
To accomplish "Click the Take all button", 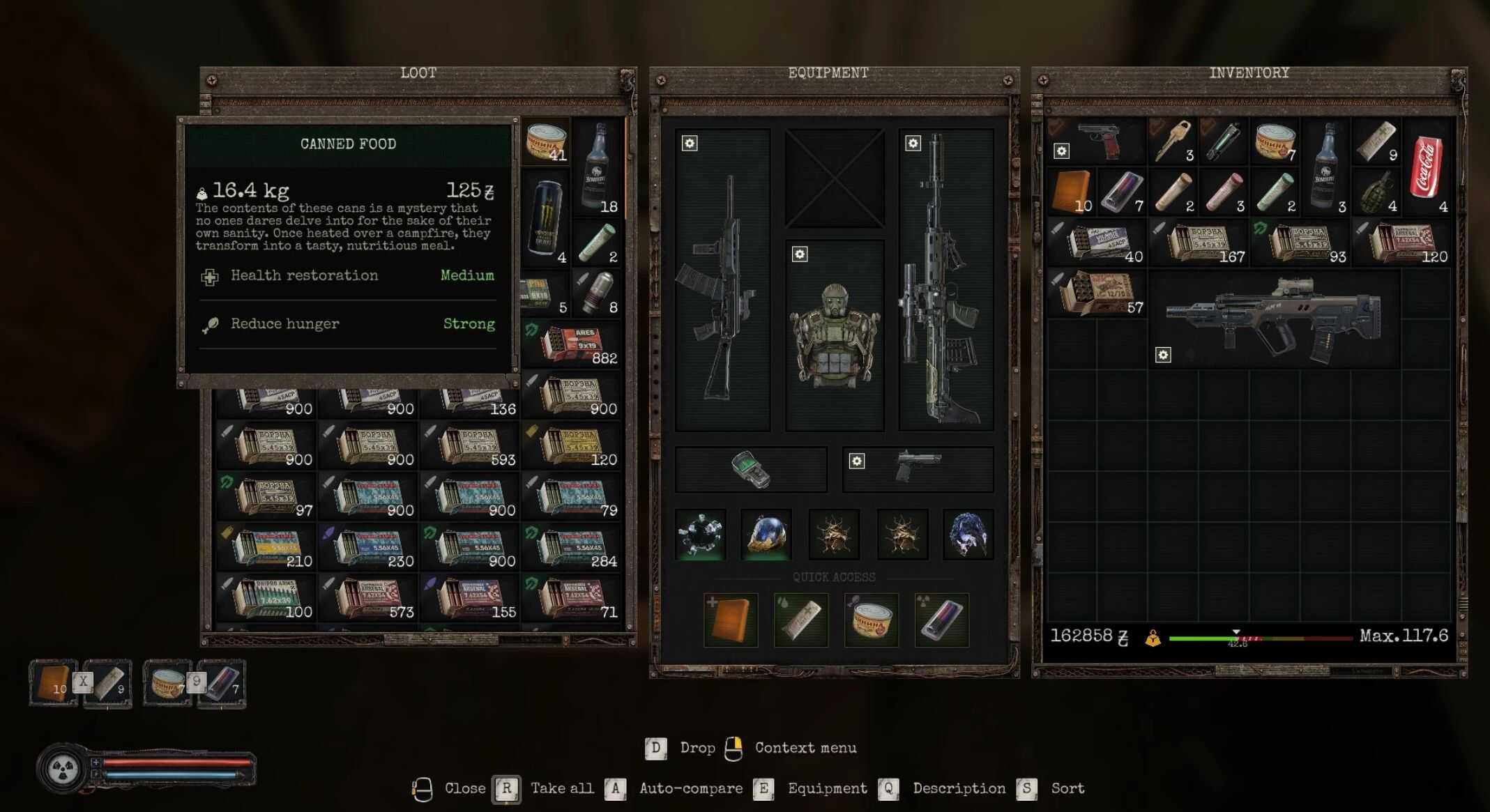I will tap(507, 789).
